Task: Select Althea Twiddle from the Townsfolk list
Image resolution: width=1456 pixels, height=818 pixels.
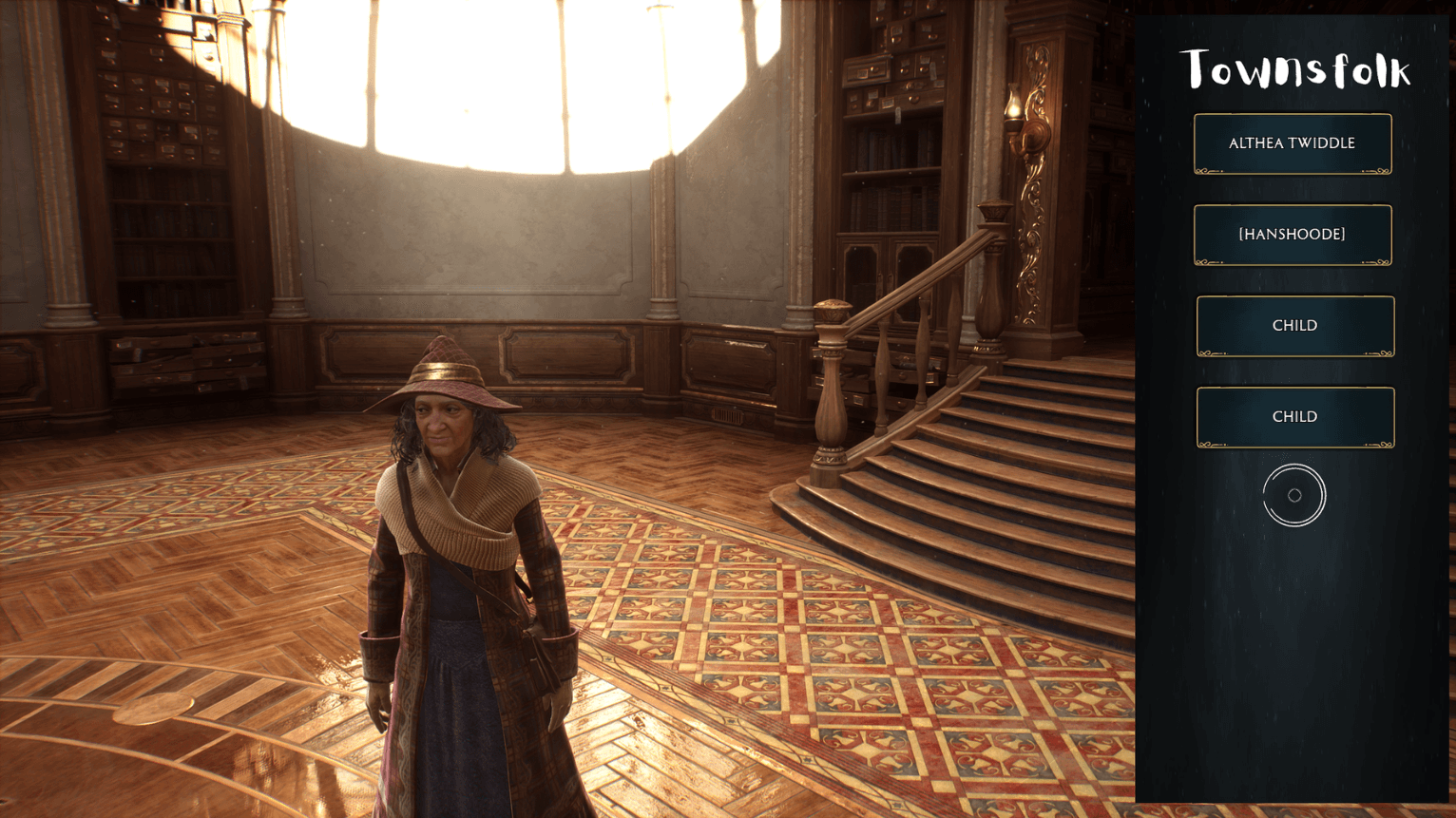Action: coord(1293,143)
